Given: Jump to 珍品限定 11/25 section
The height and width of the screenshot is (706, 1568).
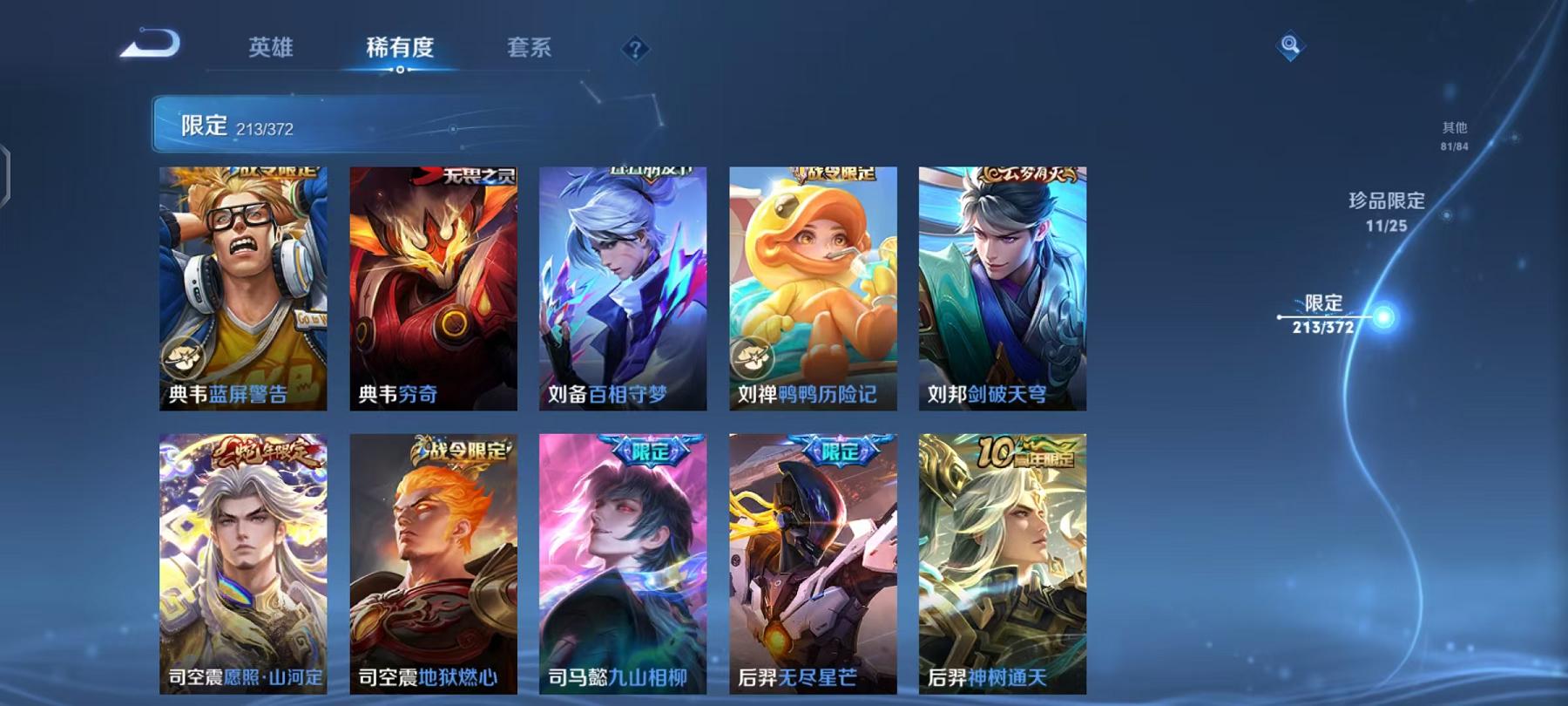Looking at the screenshot, I should (1388, 212).
